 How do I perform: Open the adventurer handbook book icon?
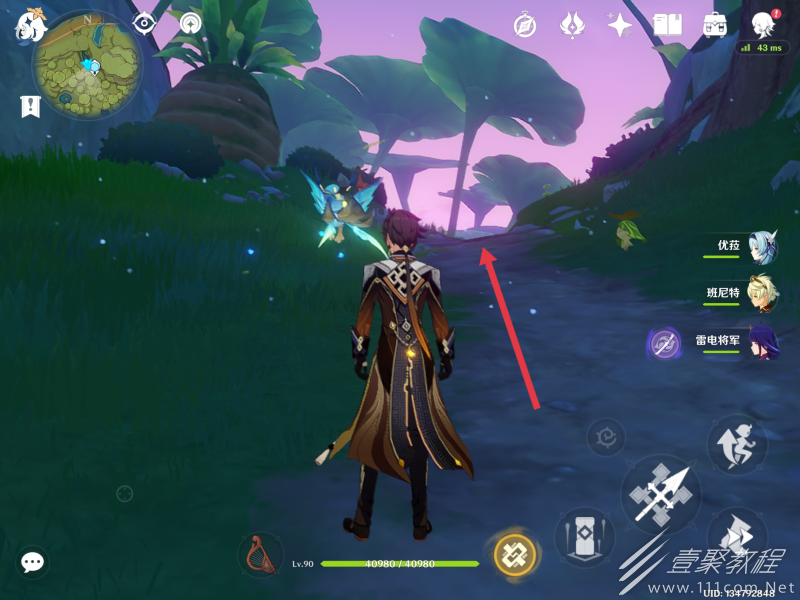[x=667, y=25]
